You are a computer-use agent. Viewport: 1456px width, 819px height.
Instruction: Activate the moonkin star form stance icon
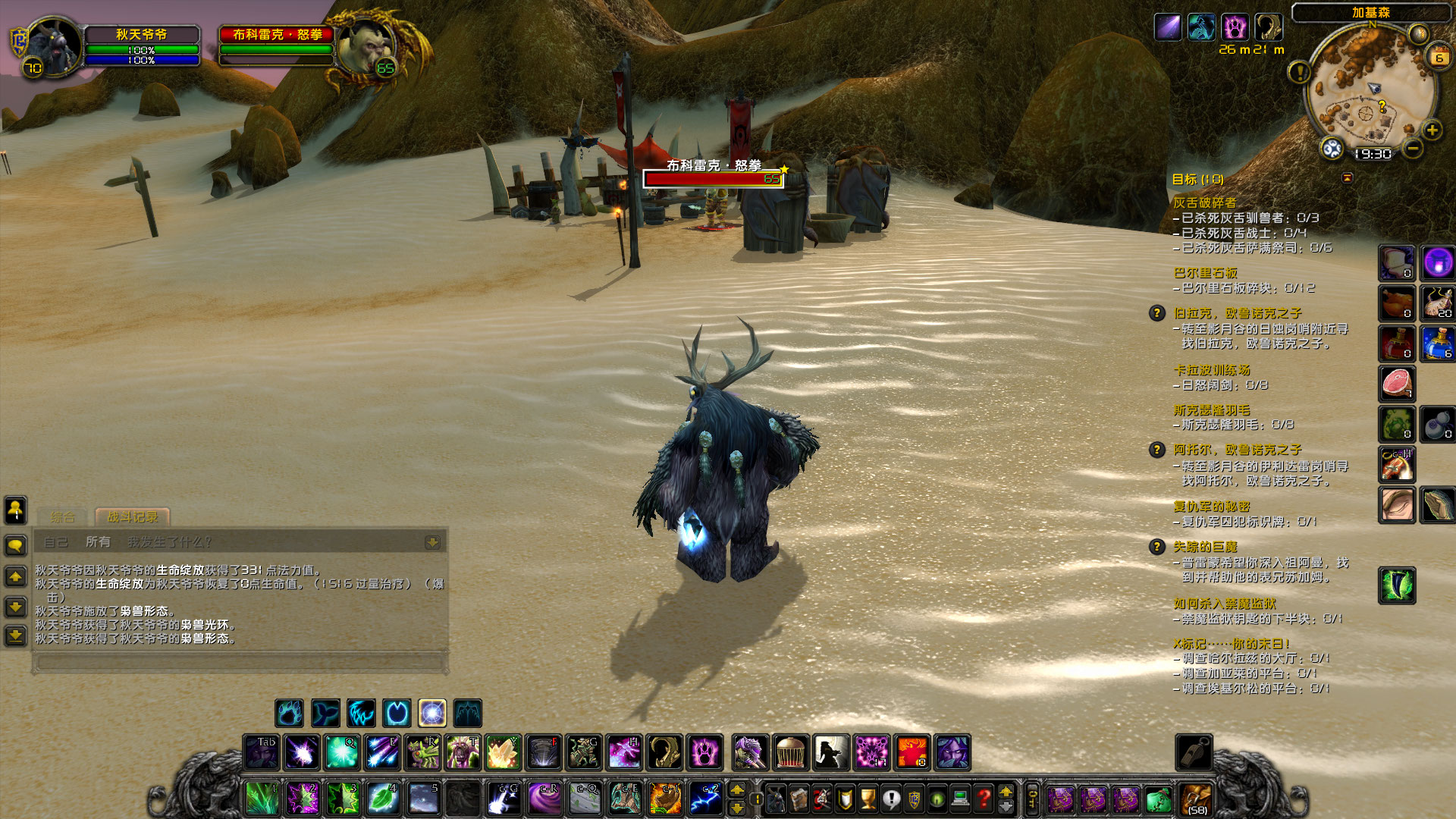click(432, 714)
